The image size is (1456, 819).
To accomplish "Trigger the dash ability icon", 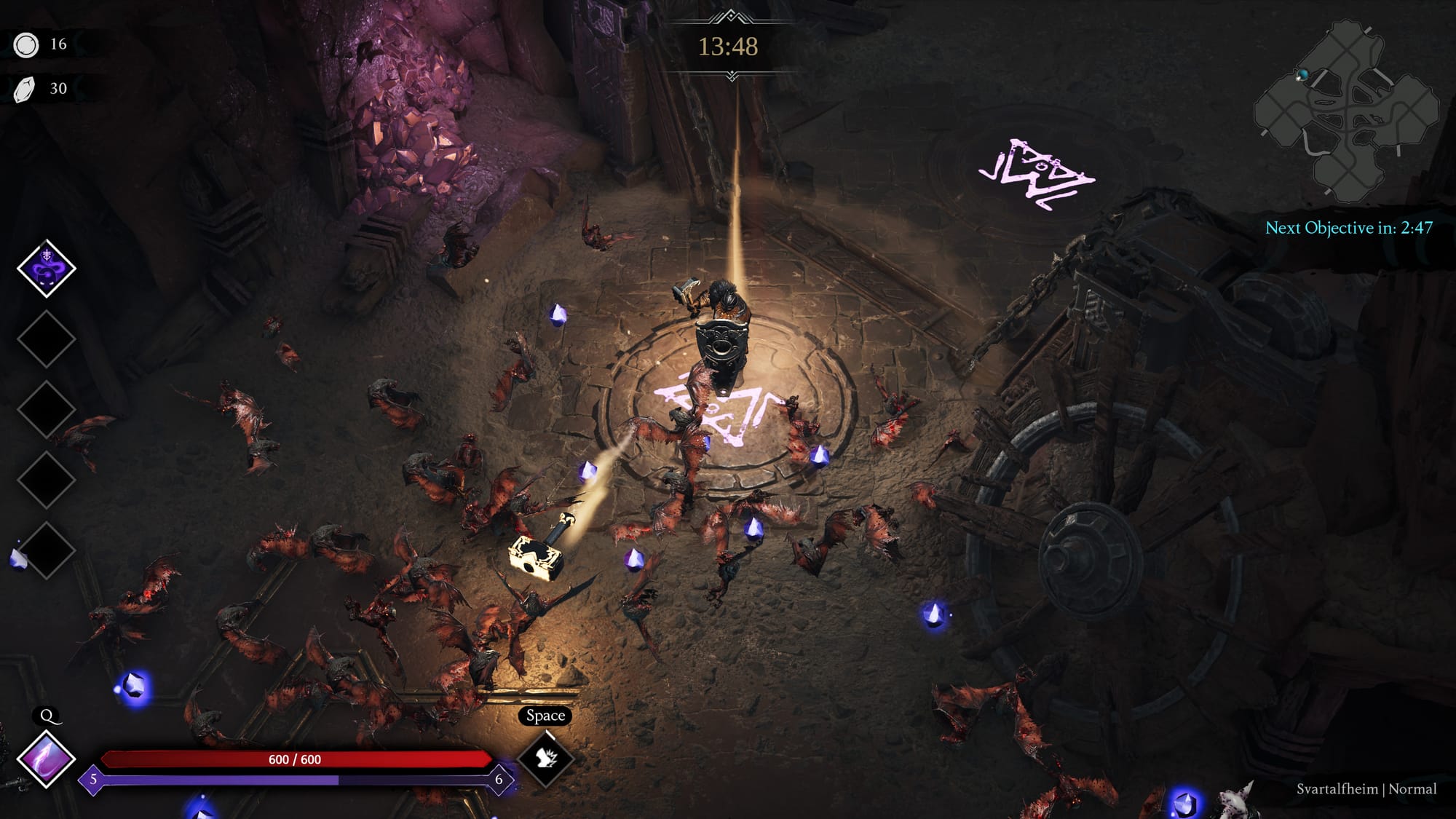I will [x=546, y=759].
